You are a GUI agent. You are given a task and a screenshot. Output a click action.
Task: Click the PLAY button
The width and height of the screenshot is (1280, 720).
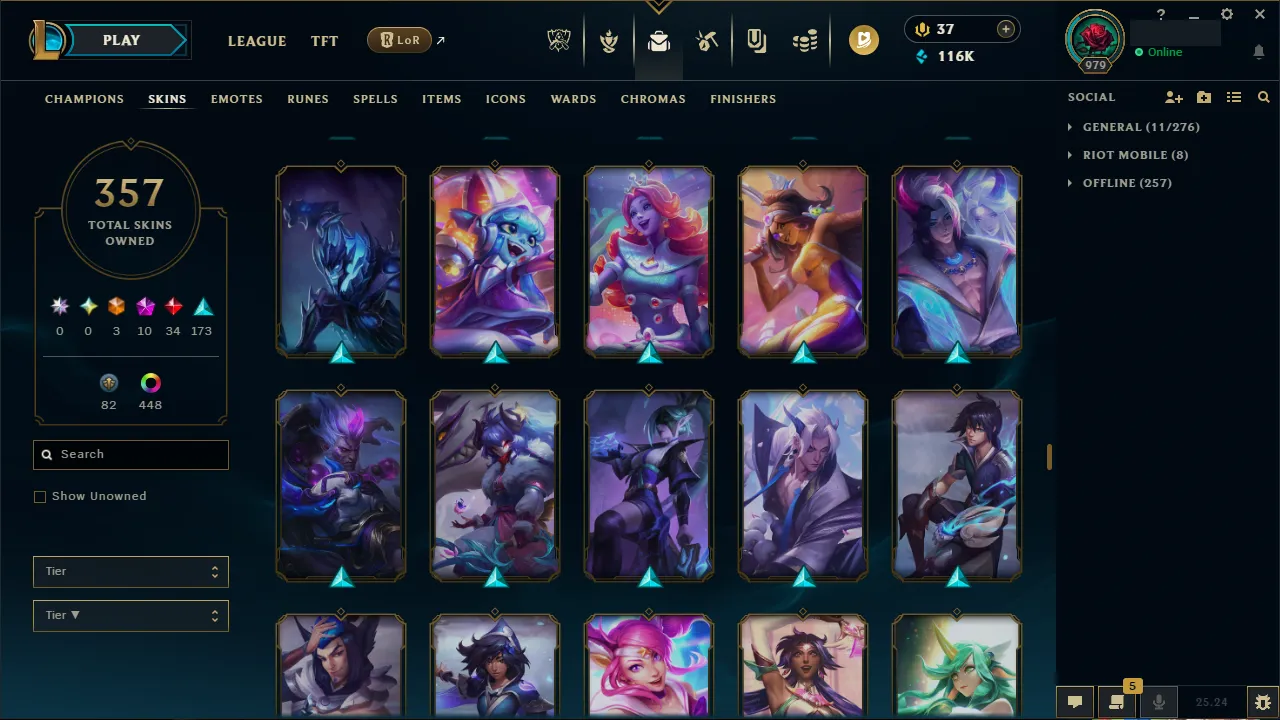tap(121, 40)
